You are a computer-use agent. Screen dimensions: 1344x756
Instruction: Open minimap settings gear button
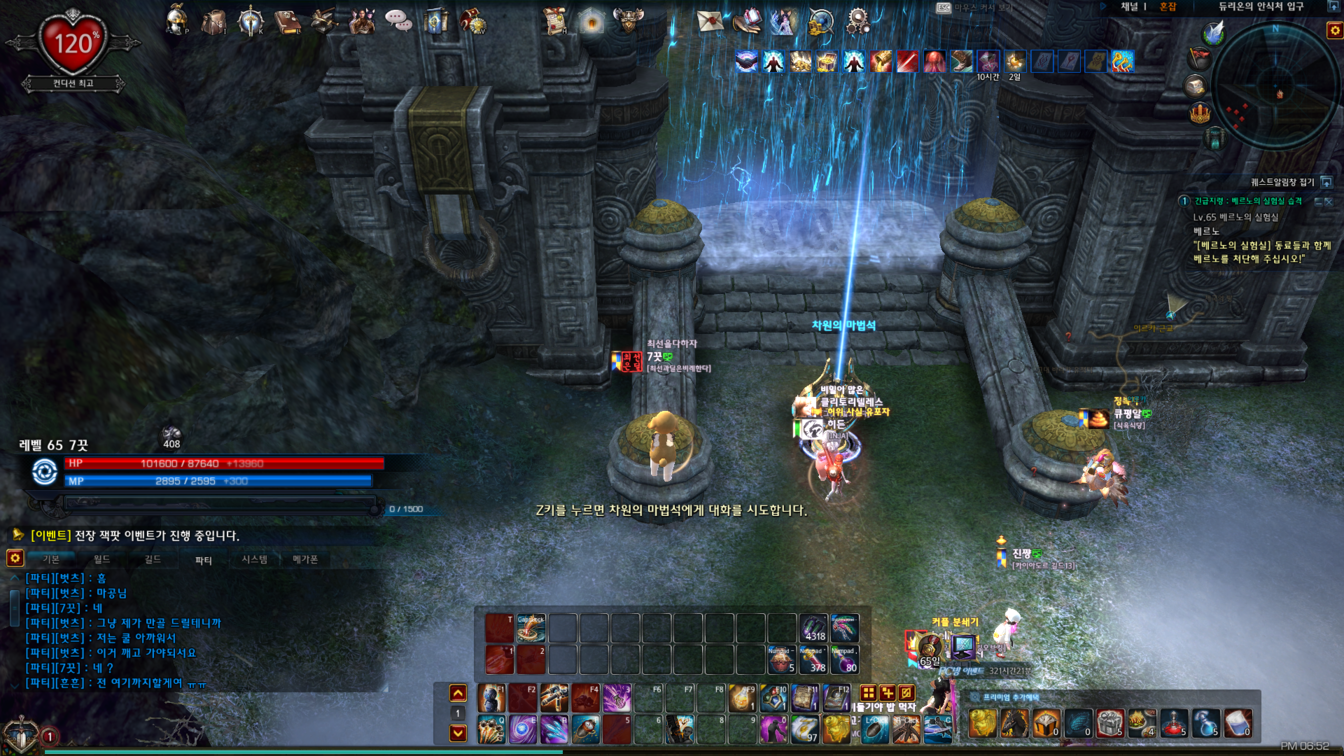pyautogui.click(x=1334, y=31)
